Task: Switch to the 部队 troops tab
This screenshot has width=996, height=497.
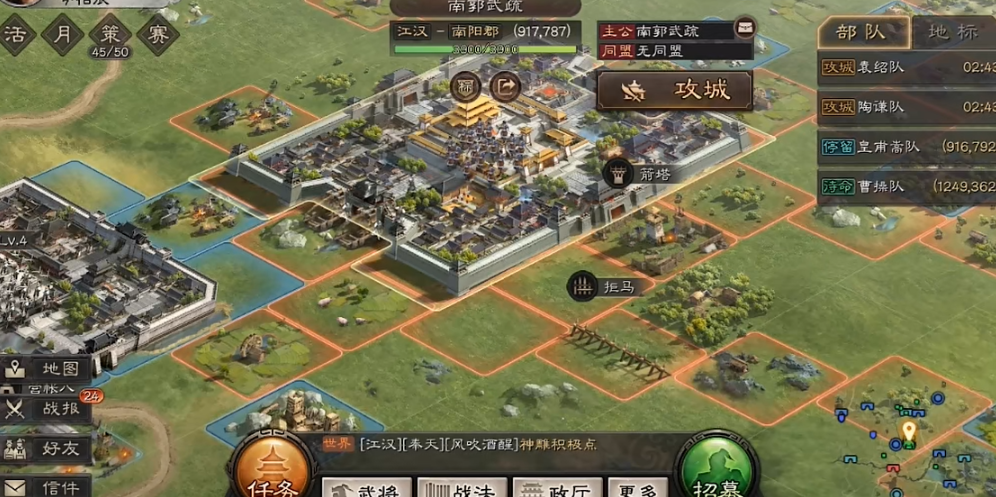Action: pyautogui.click(x=861, y=31)
